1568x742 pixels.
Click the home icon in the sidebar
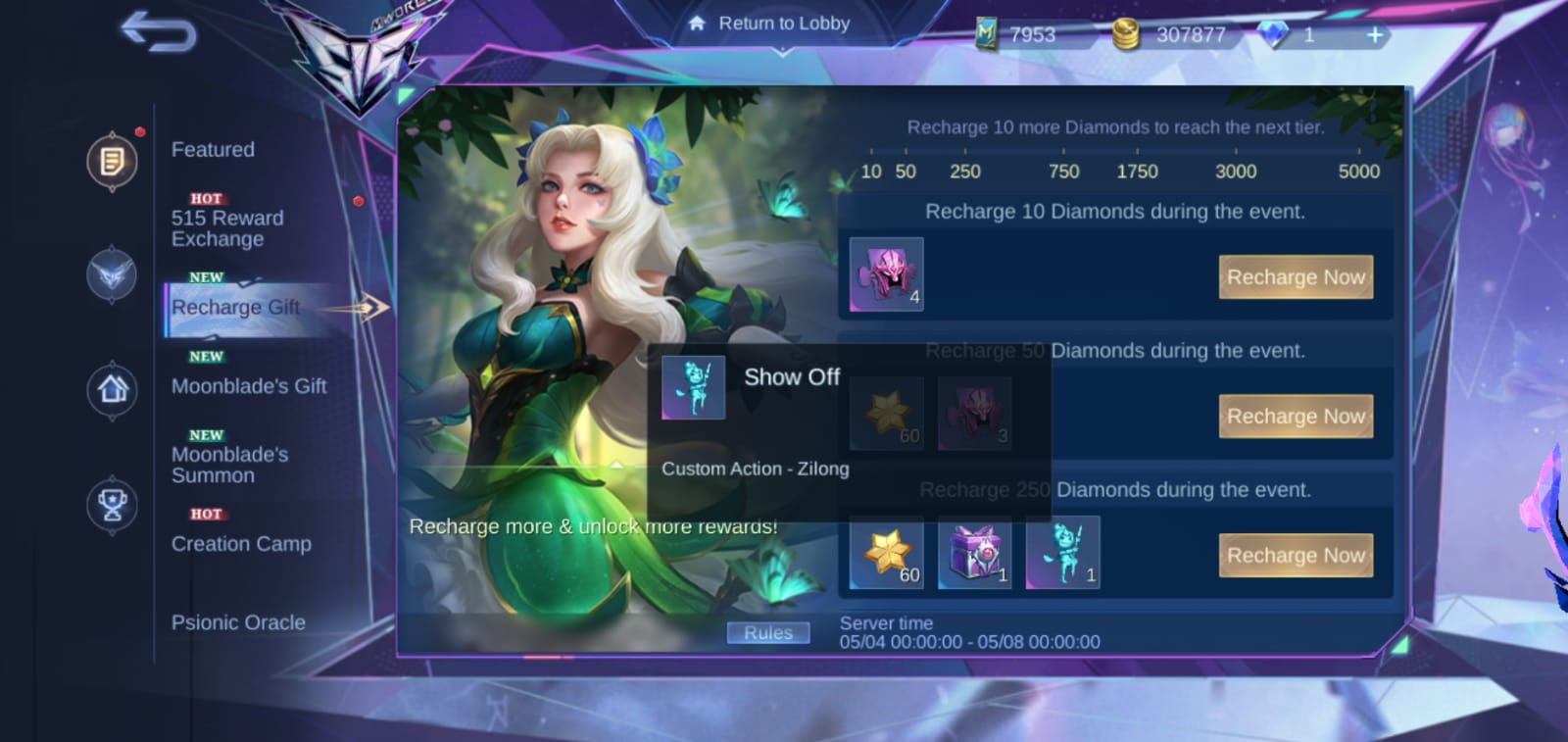pos(112,390)
